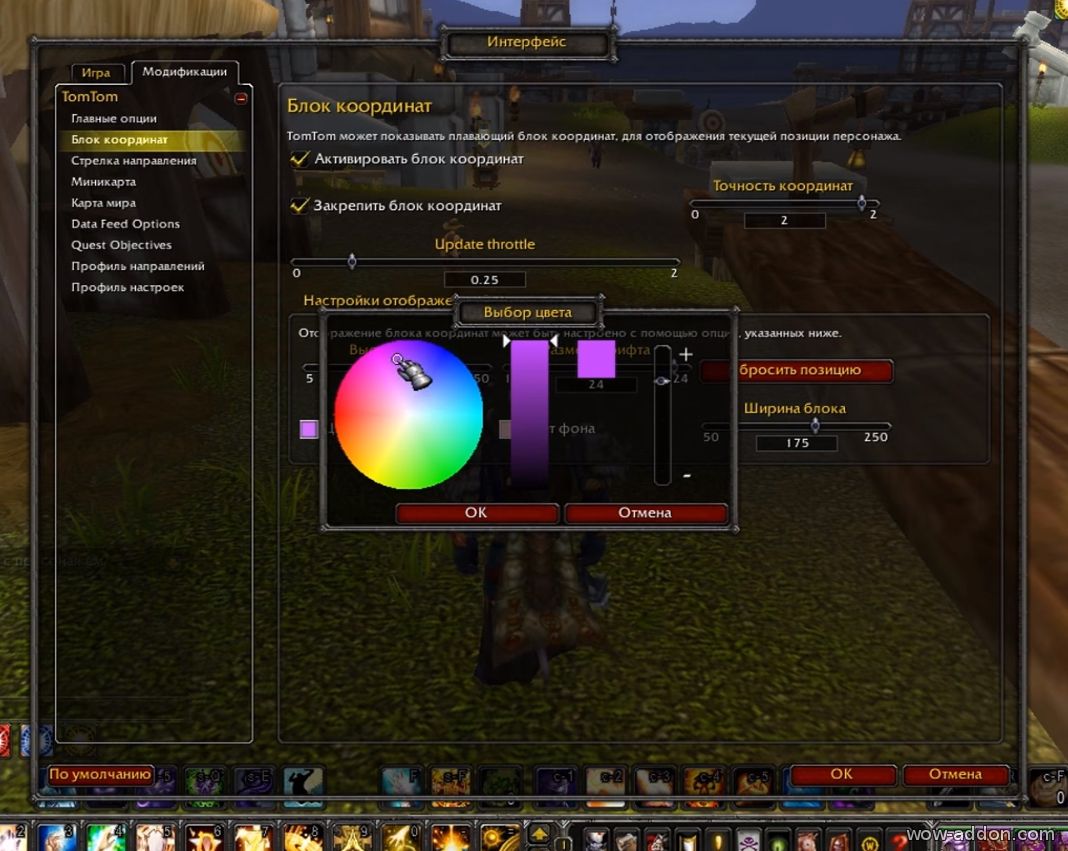This screenshot has width=1068, height=851.
Task: Cancel the color picker dialog
Action: tap(645, 513)
